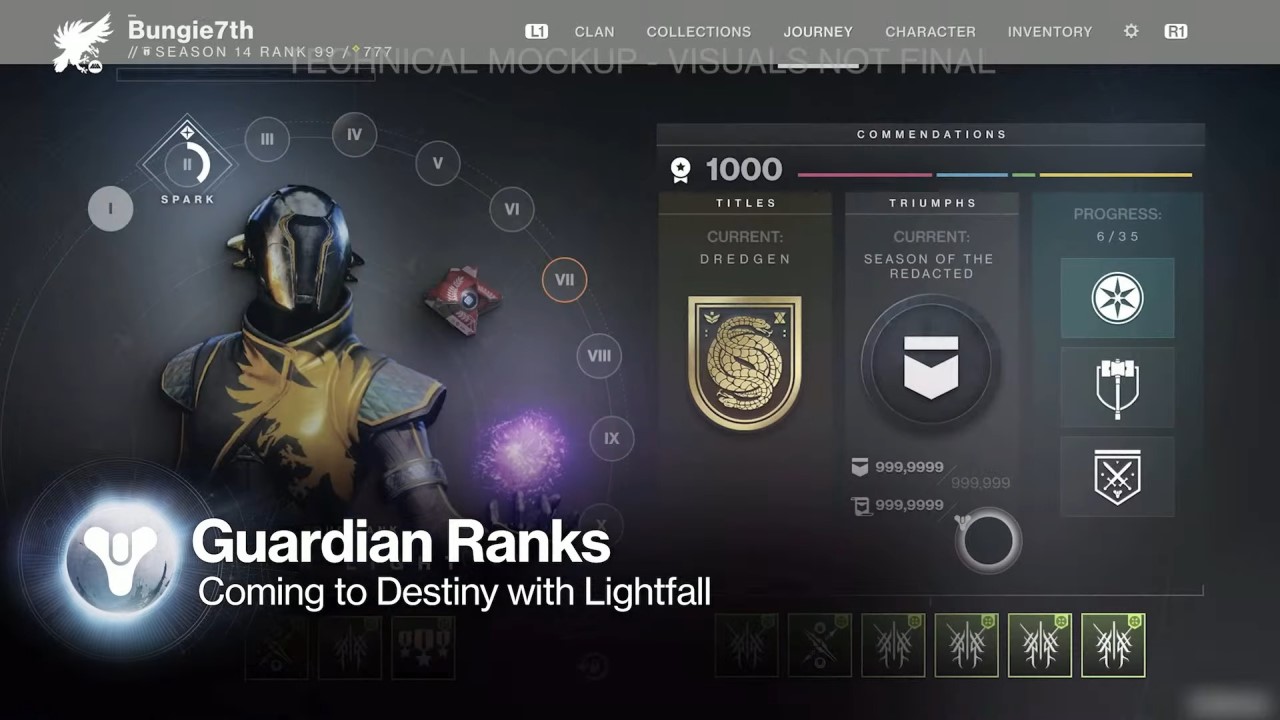Select the Season of the Redacted triumph seal
The height and width of the screenshot is (720, 1280).
pos(930,365)
